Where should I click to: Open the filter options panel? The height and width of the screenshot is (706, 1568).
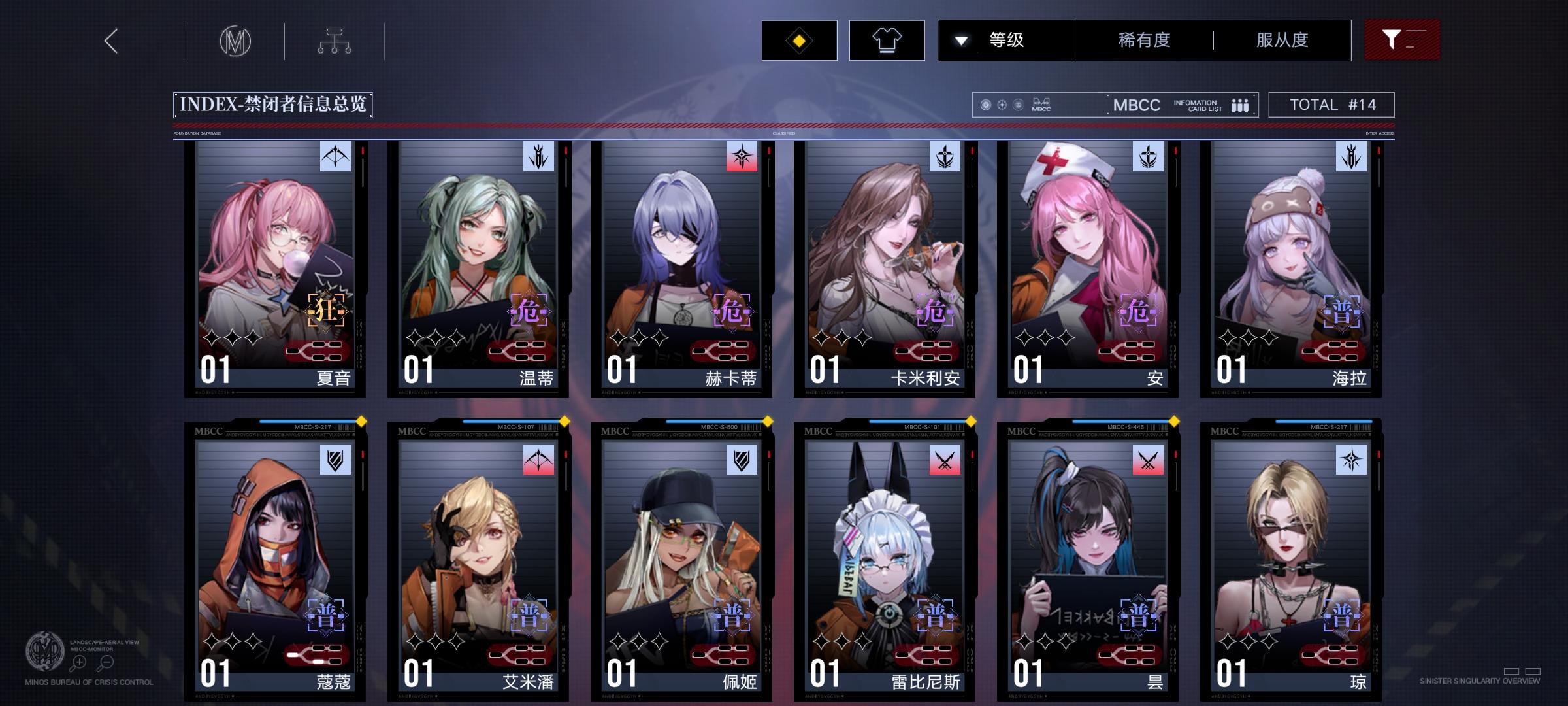pyautogui.click(x=1402, y=40)
